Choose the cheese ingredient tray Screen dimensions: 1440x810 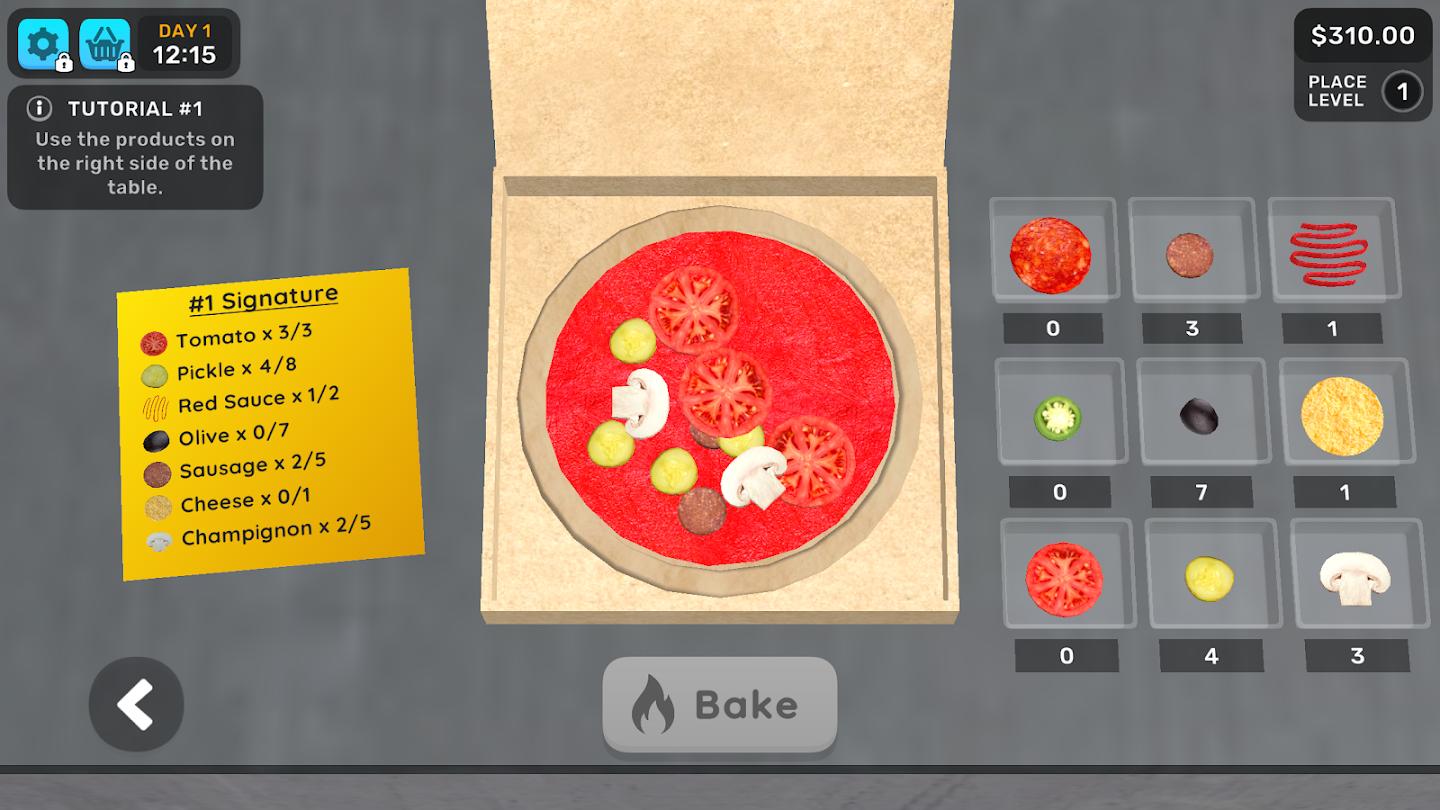coord(1342,416)
